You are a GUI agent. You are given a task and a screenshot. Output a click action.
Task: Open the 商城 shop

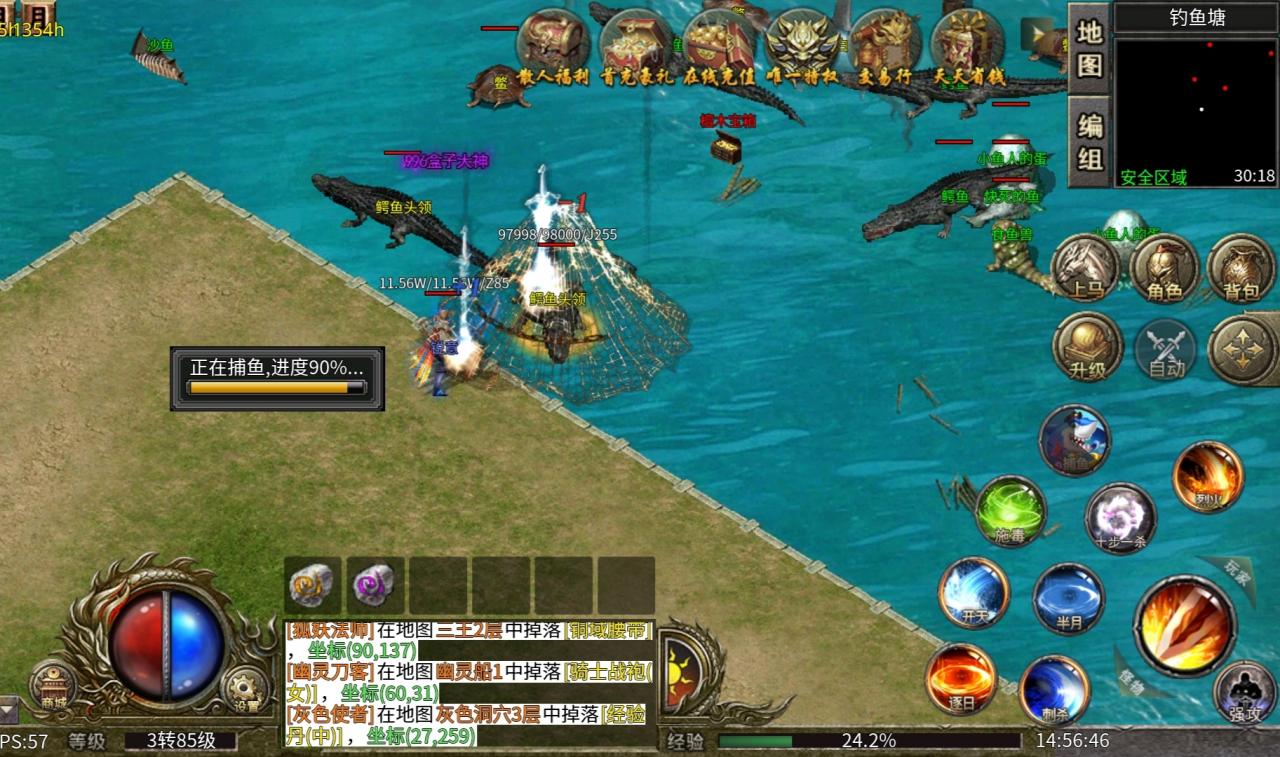coord(53,687)
